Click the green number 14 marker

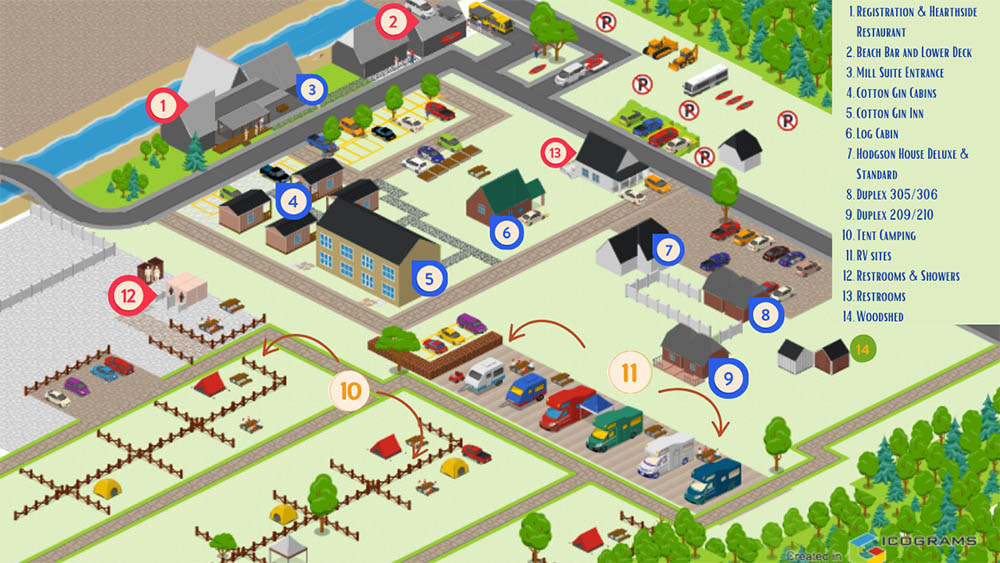[x=861, y=349]
